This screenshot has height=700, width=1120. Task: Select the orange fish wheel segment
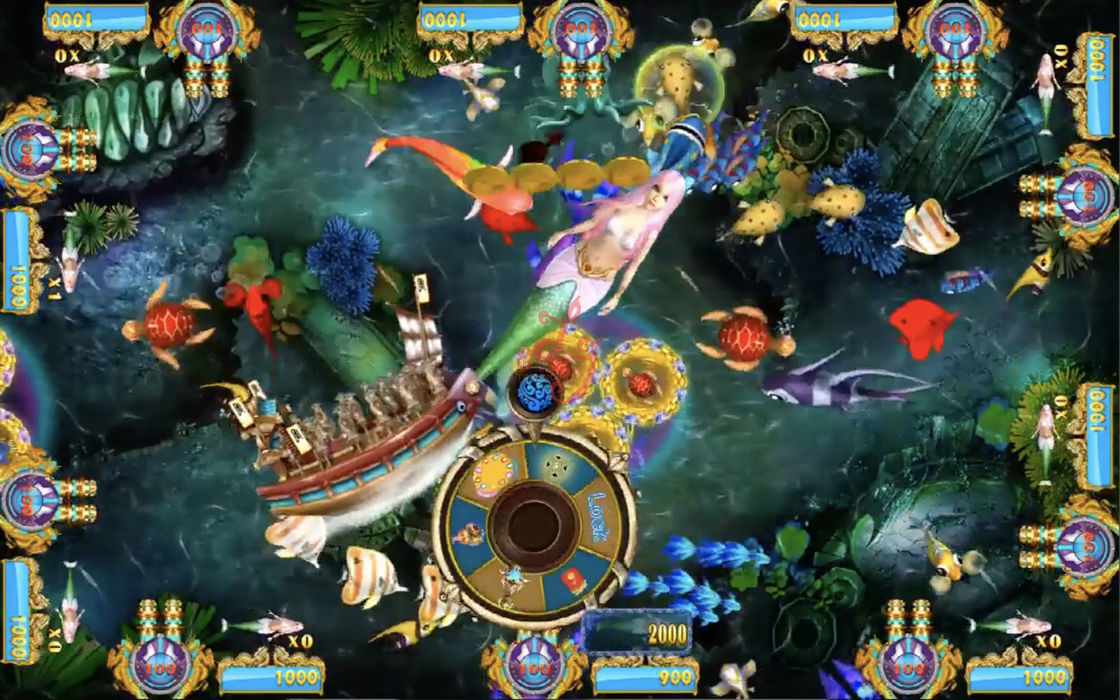click(468, 535)
